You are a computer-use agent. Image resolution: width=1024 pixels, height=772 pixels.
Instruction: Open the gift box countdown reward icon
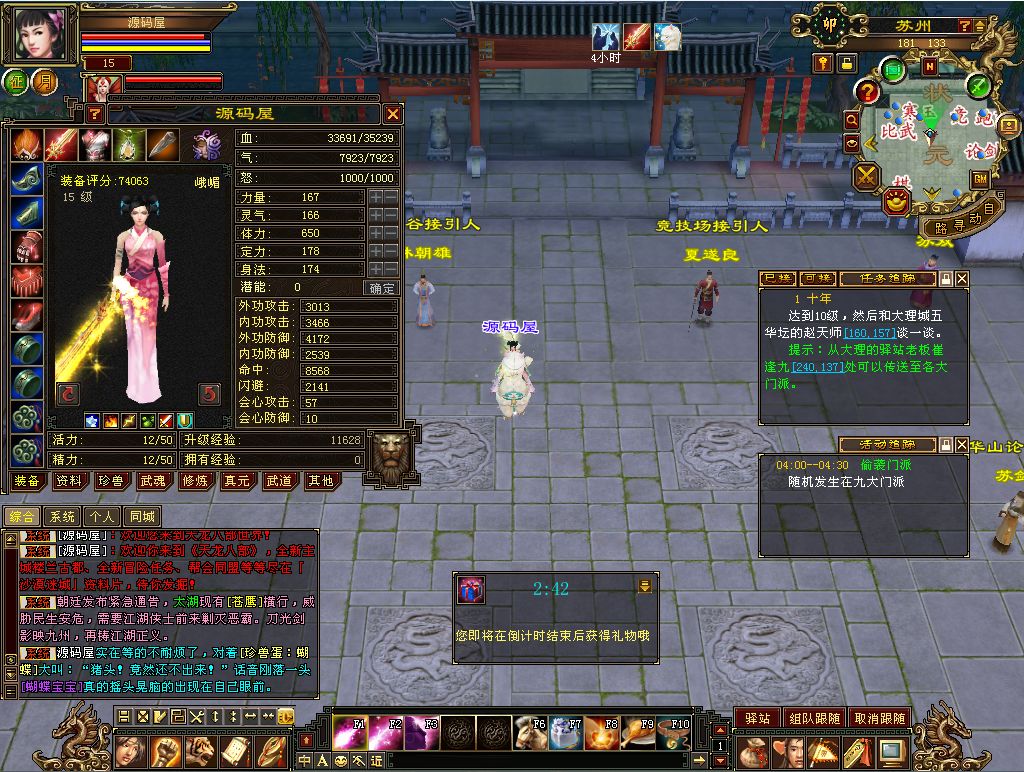point(470,590)
